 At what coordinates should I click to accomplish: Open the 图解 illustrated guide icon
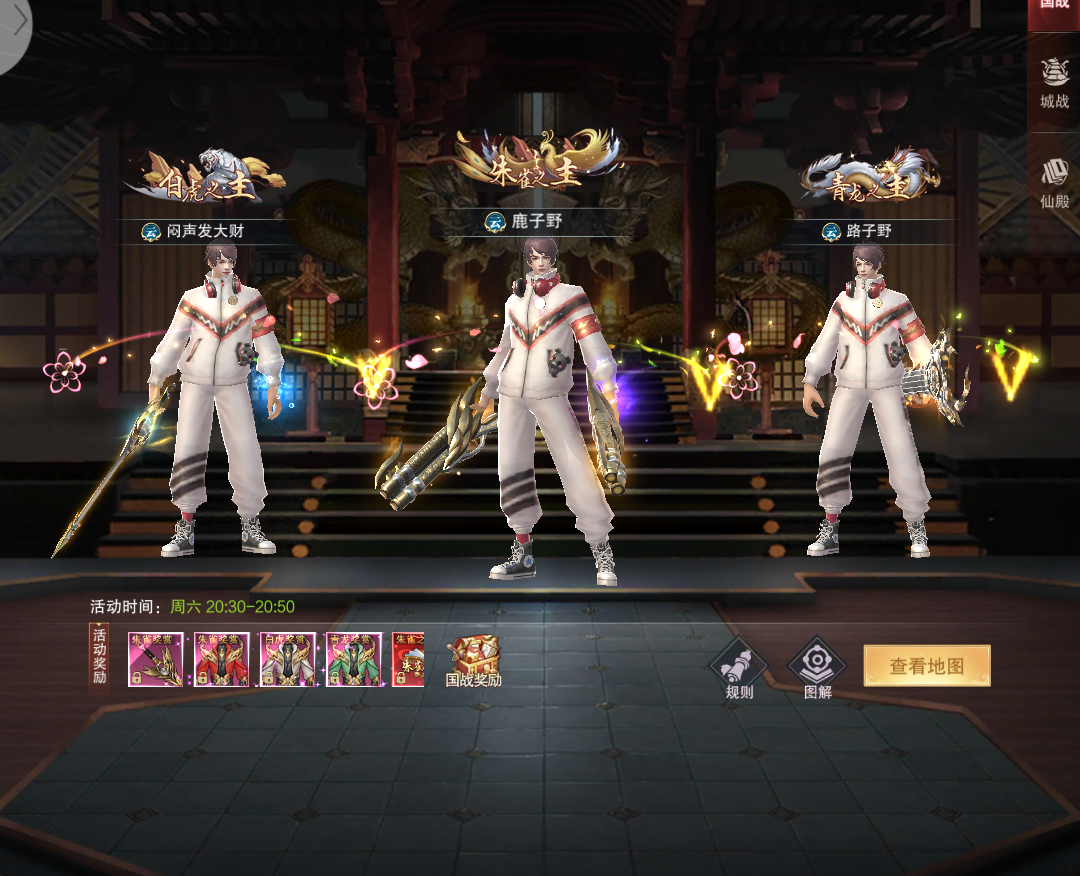pyautogui.click(x=817, y=668)
